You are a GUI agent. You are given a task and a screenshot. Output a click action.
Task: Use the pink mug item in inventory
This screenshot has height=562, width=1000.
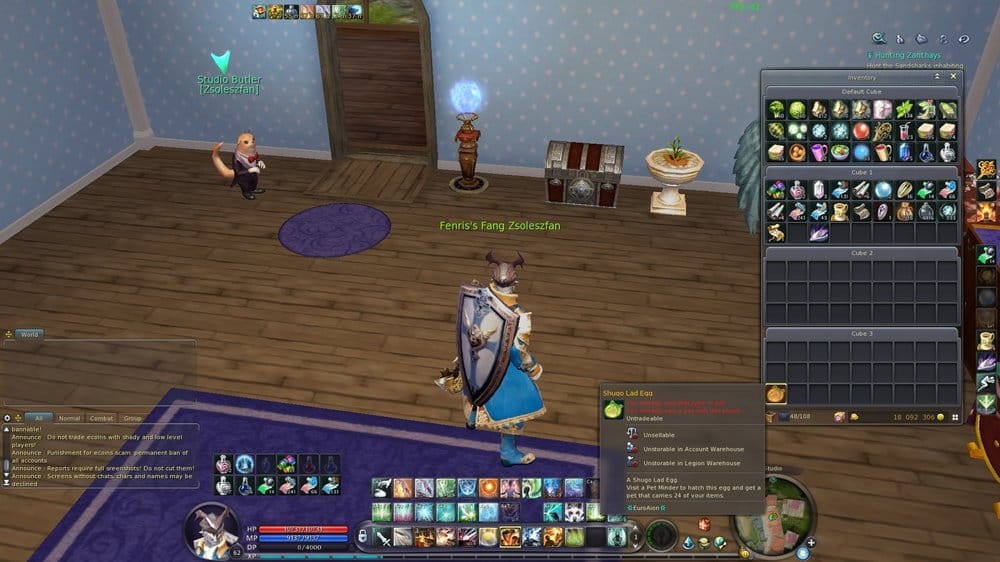click(x=818, y=152)
